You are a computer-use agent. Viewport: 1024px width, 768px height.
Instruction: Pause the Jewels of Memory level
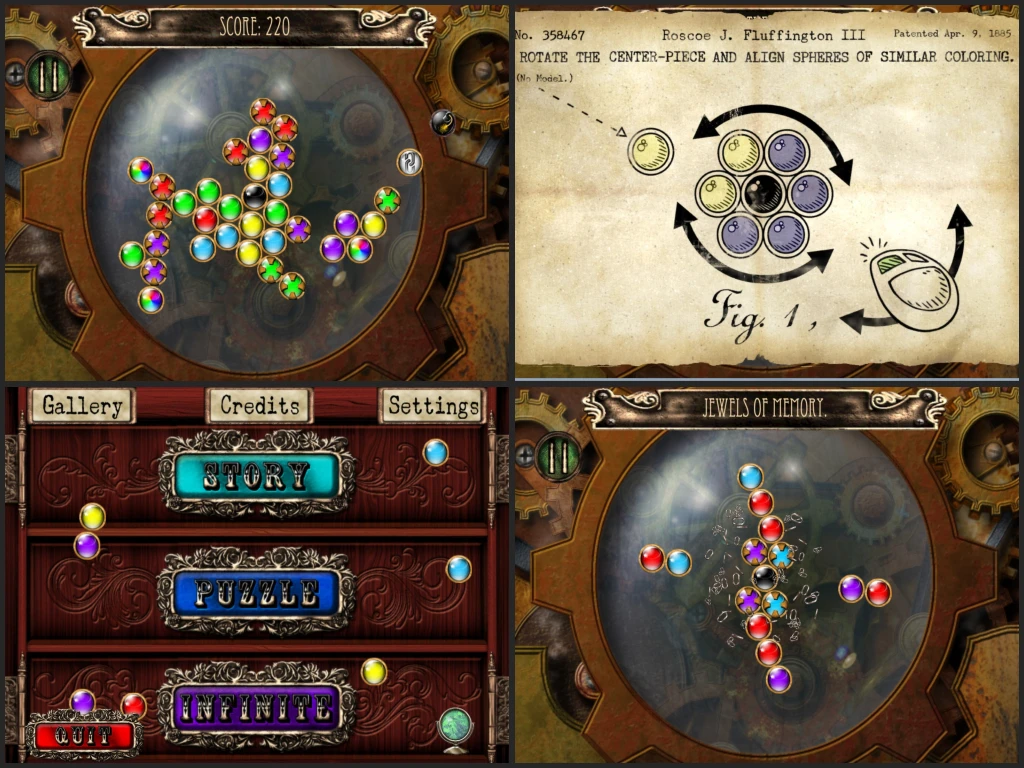[x=558, y=456]
